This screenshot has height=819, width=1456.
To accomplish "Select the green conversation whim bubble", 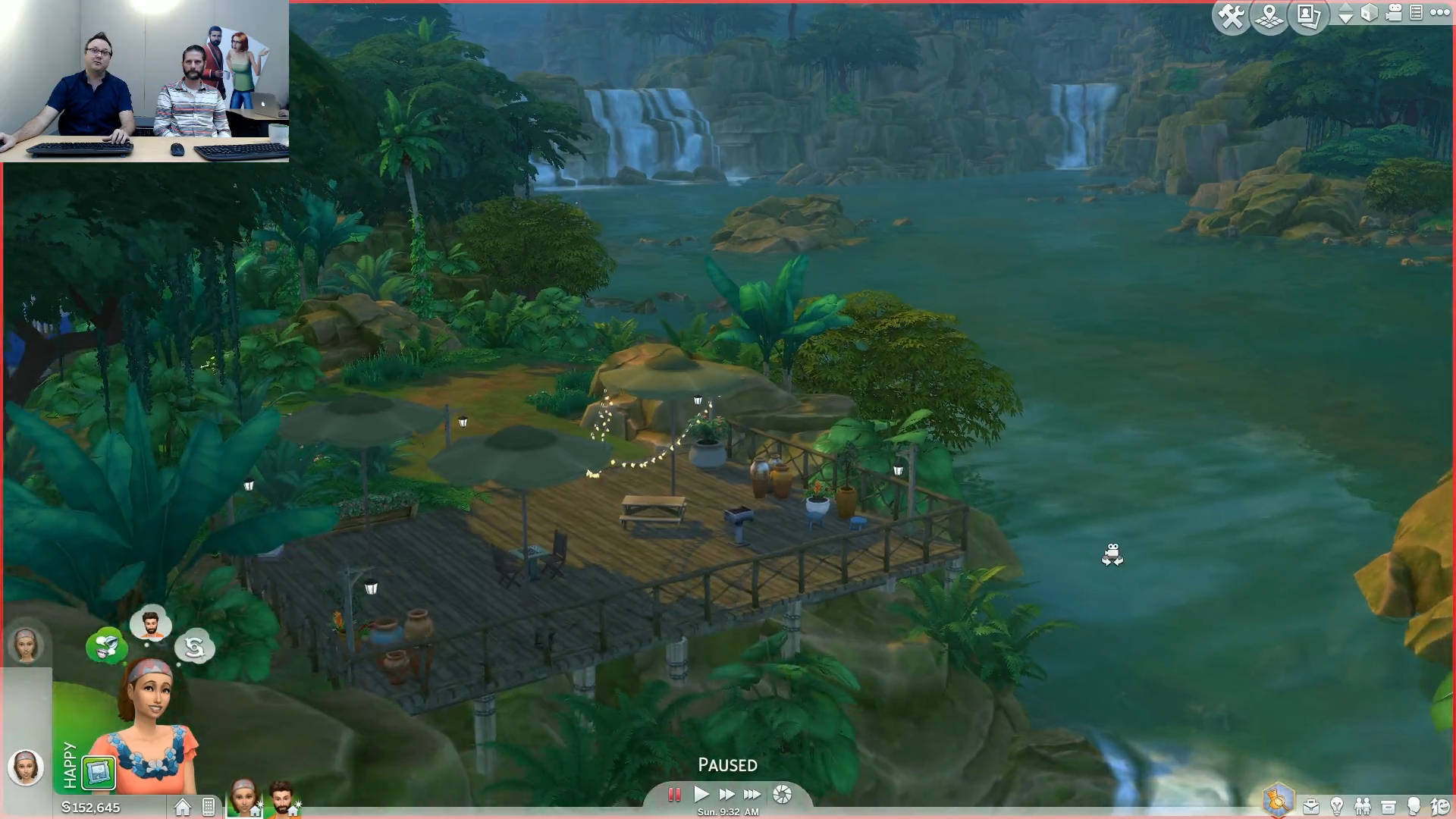I will (106, 646).
